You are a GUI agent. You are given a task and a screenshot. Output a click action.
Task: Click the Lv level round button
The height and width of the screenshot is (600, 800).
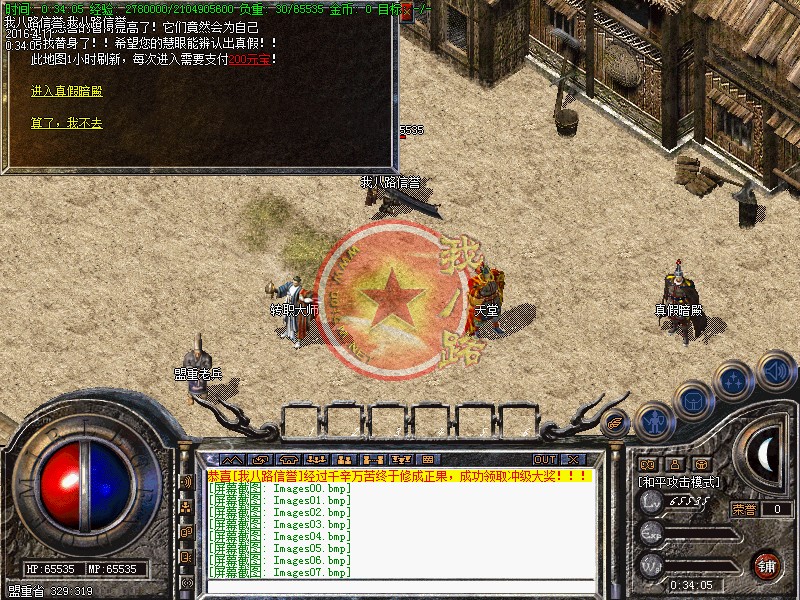click(x=652, y=503)
